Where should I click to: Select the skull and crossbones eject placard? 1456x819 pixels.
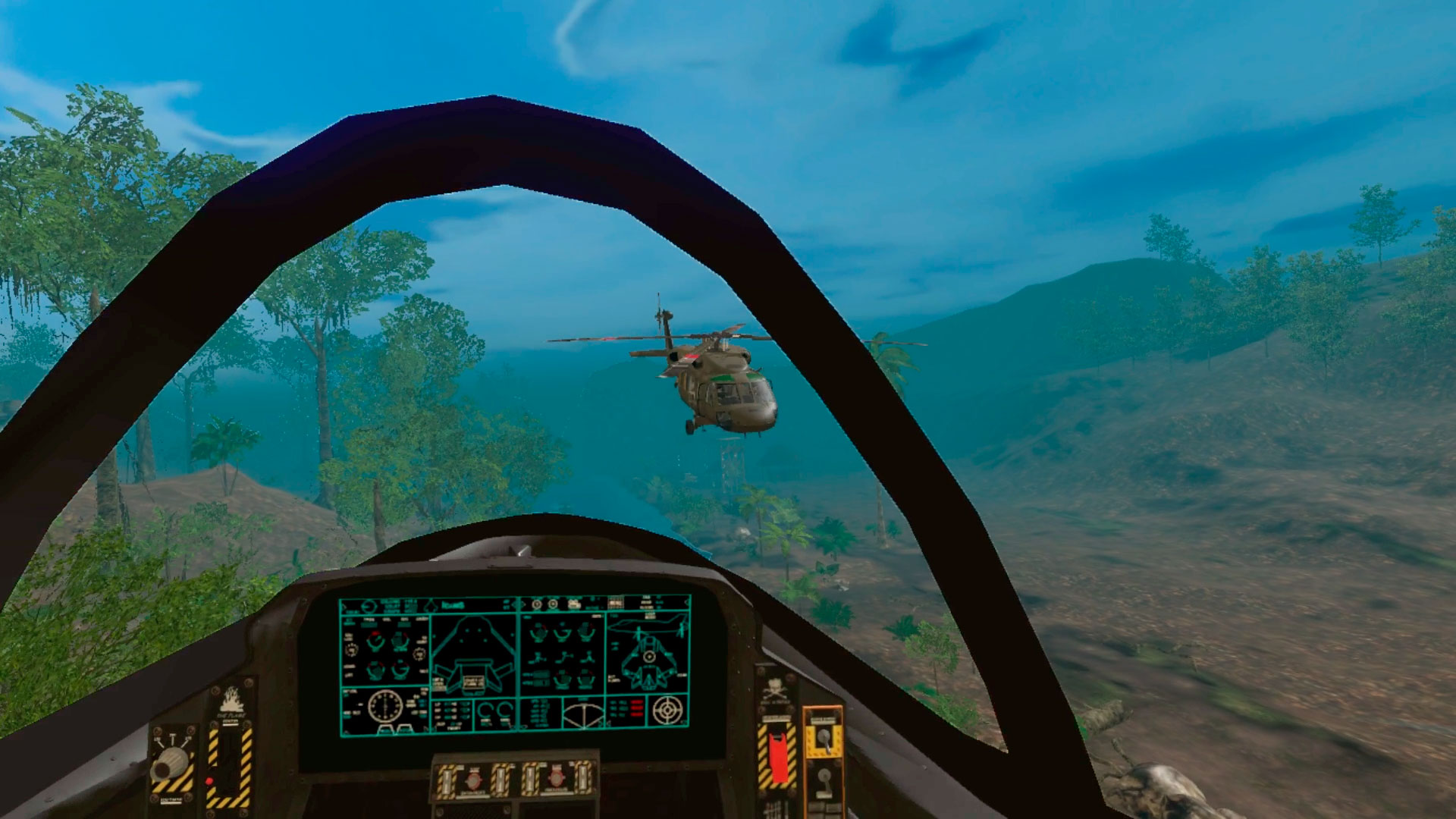click(776, 689)
